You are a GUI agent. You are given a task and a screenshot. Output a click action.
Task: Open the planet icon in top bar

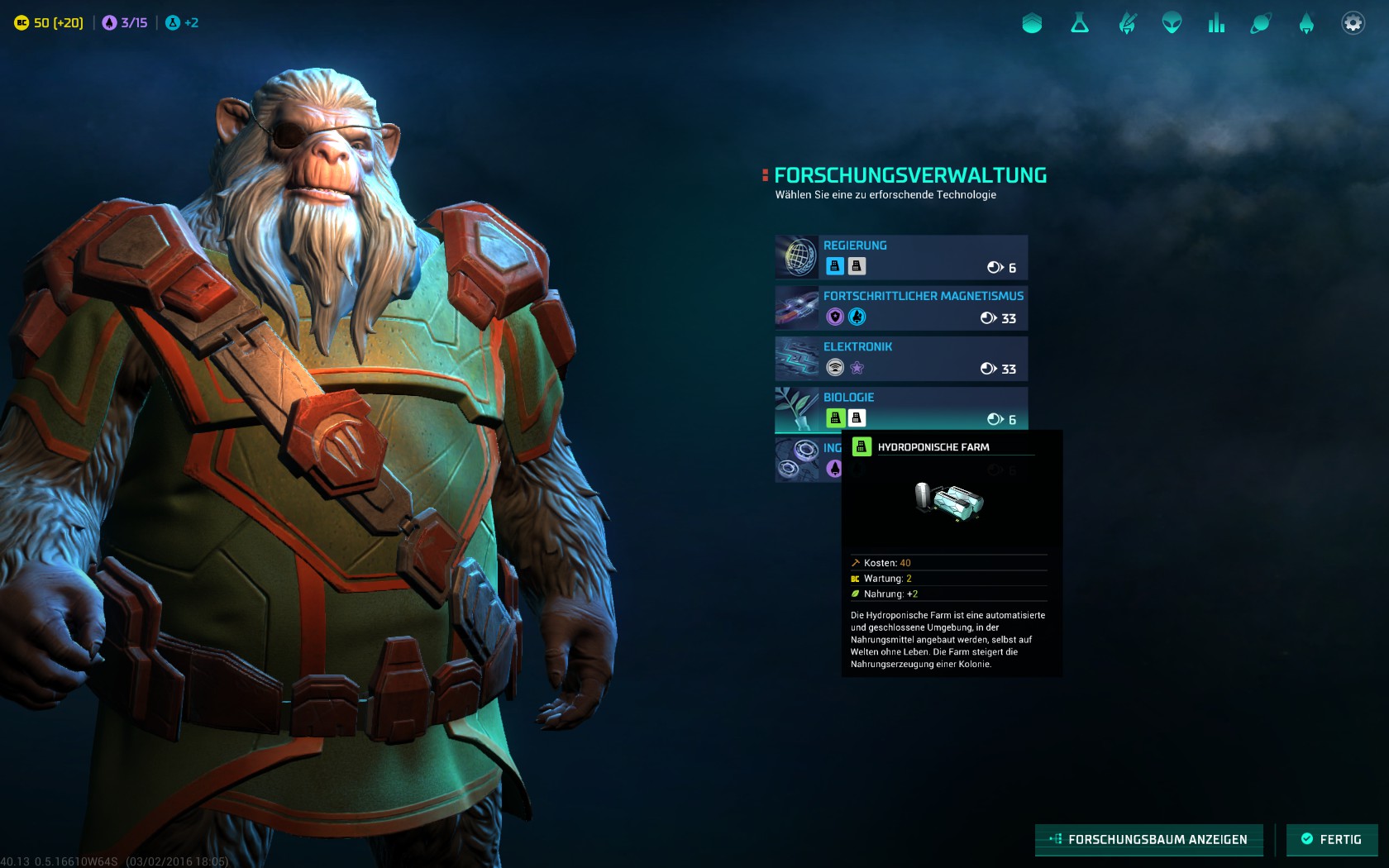coord(1261,23)
